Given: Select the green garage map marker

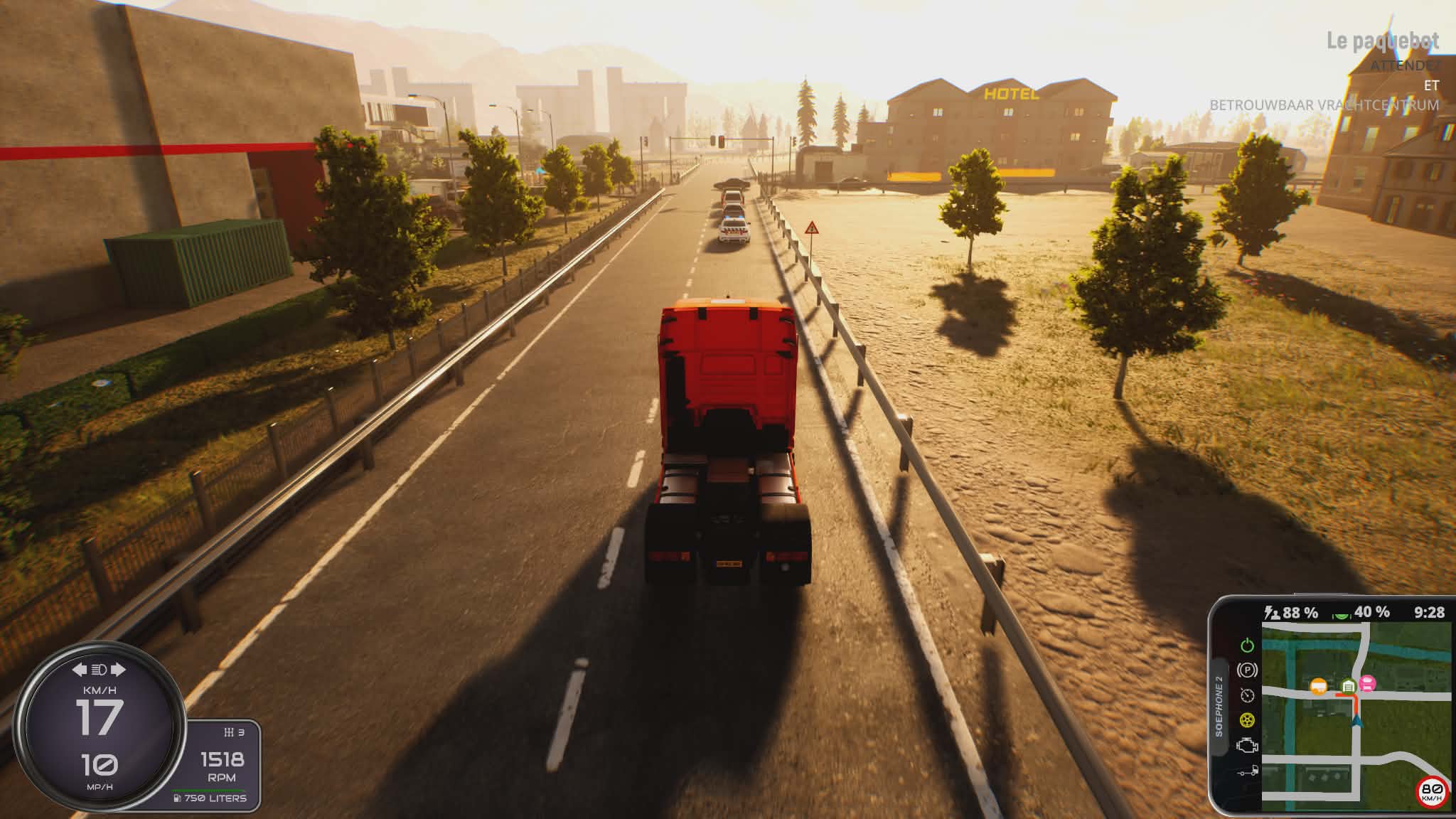Looking at the screenshot, I should (1348, 686).
